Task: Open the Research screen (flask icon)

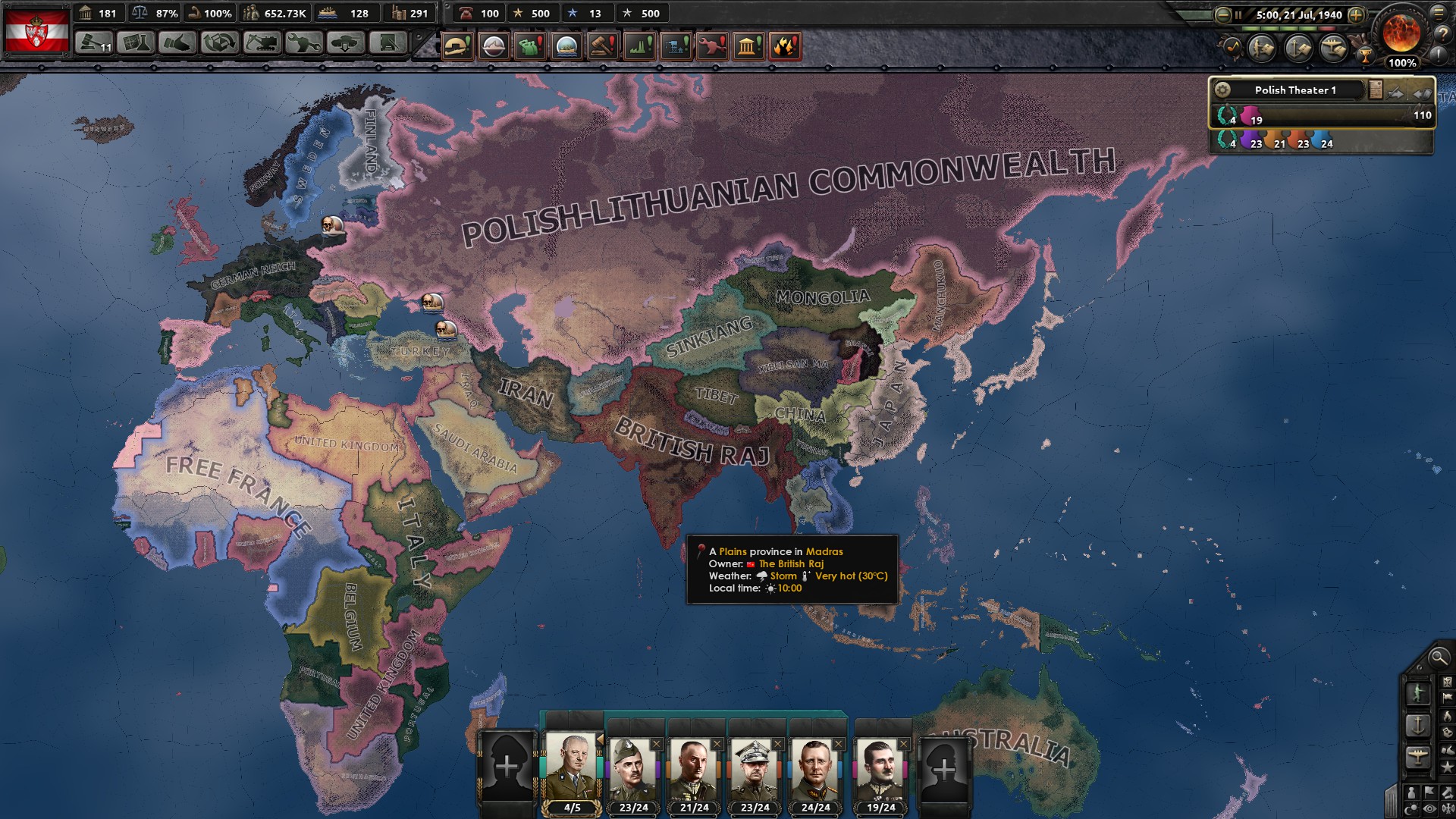Action: coord(135,43)
